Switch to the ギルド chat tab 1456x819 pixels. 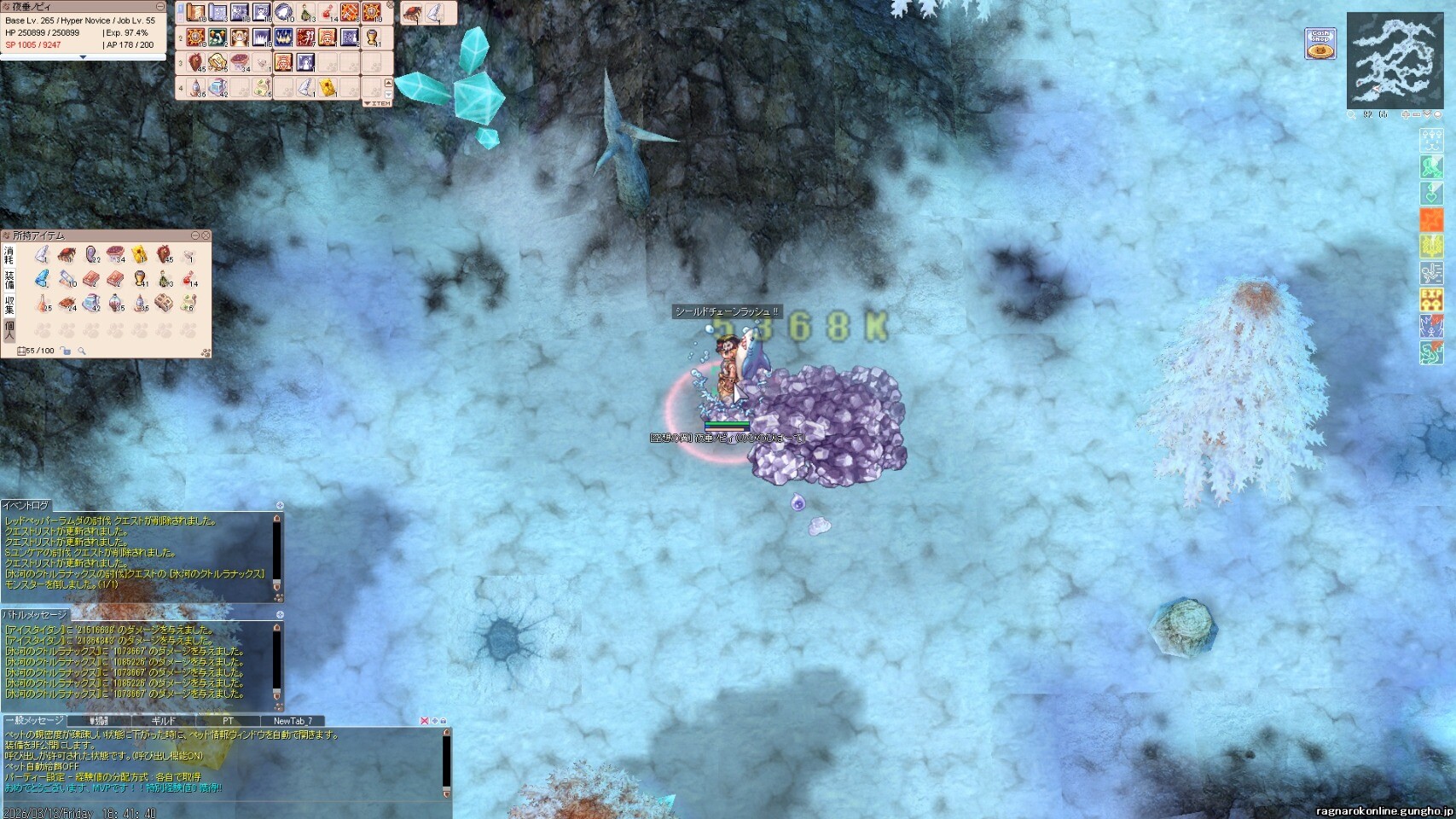coord(163,721)
